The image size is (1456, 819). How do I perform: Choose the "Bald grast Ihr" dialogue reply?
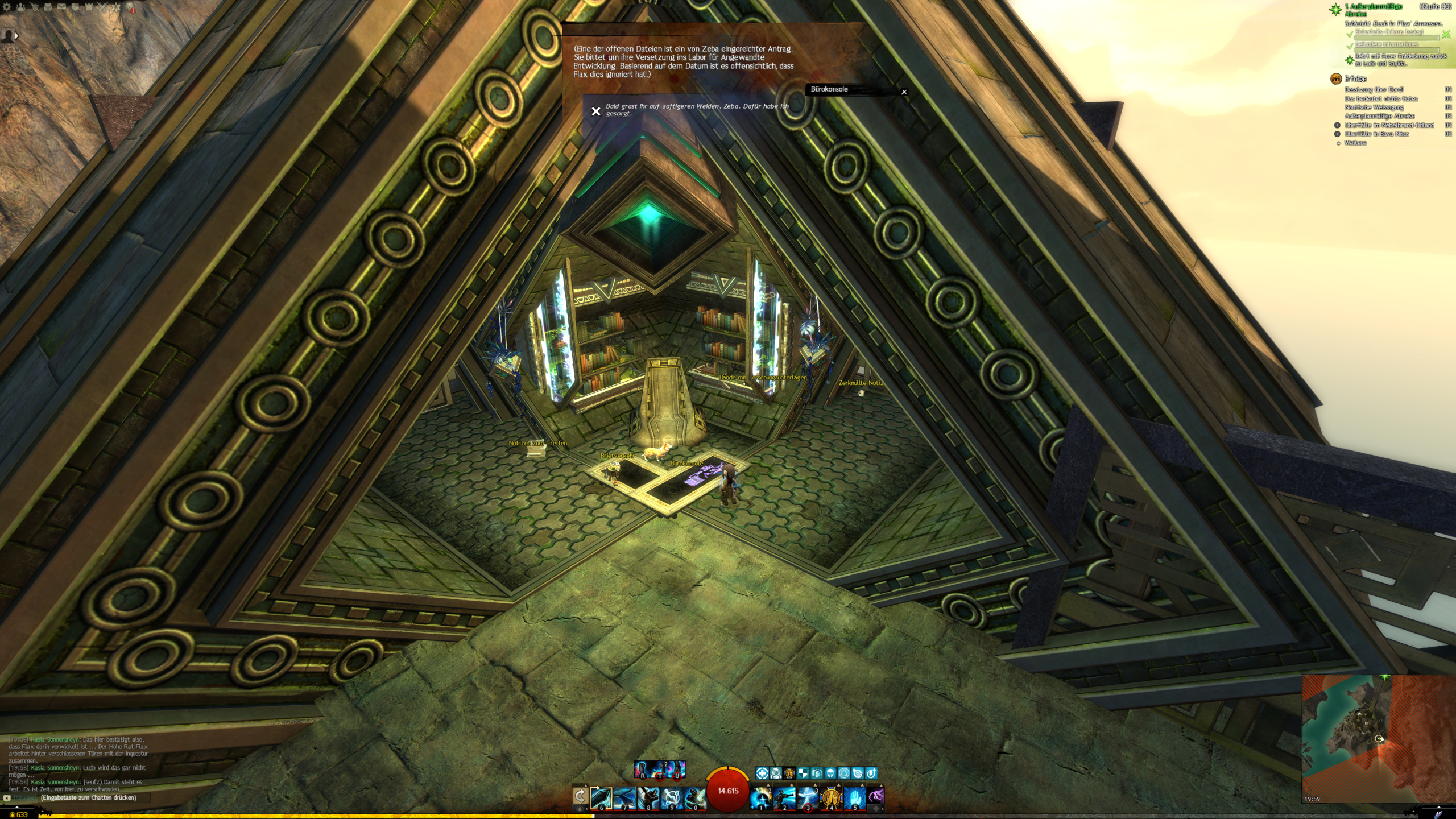point(697,110)
